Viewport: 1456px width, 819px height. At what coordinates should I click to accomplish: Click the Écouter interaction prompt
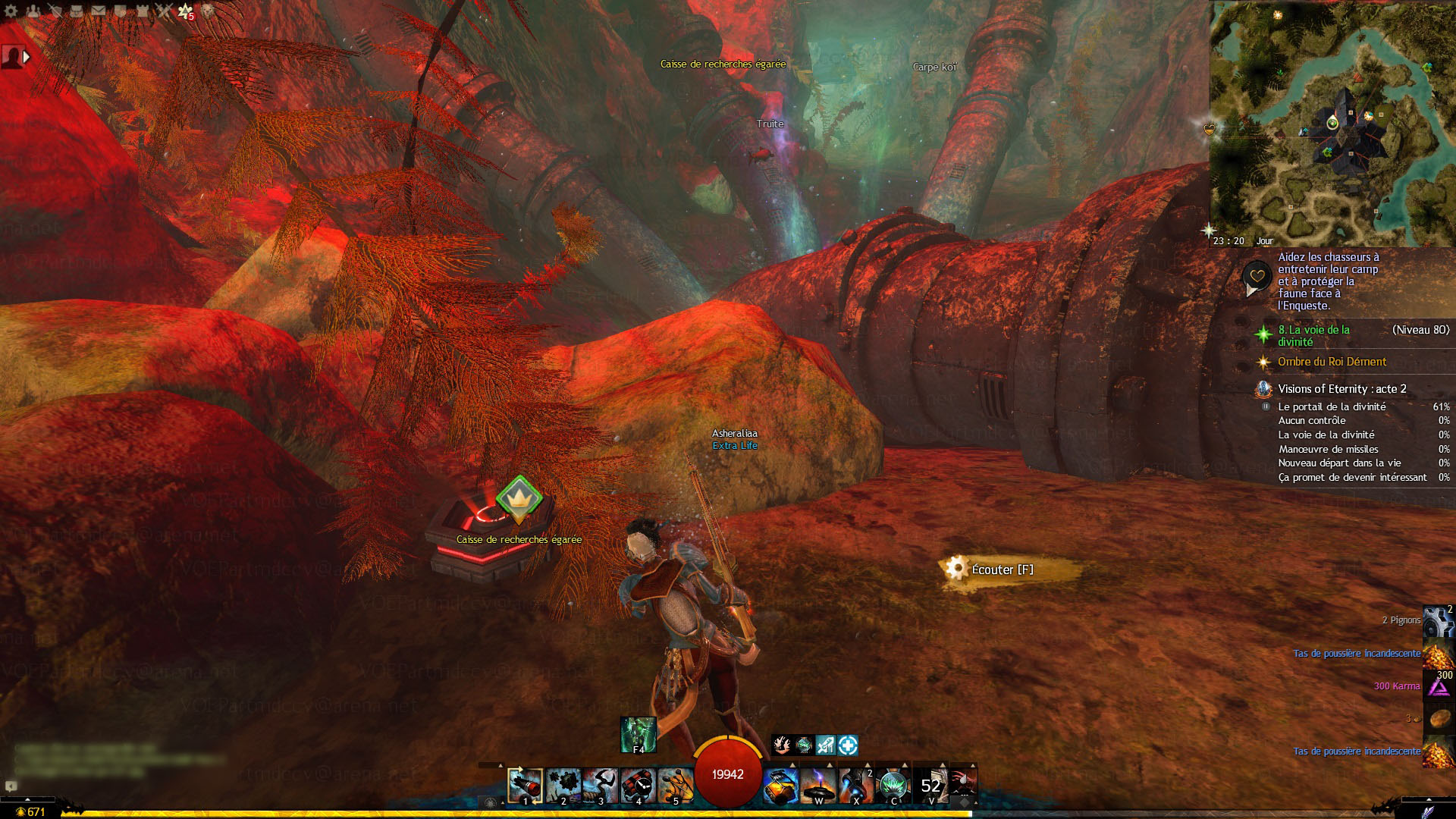pyautogui.click(x=1002, y=570)
